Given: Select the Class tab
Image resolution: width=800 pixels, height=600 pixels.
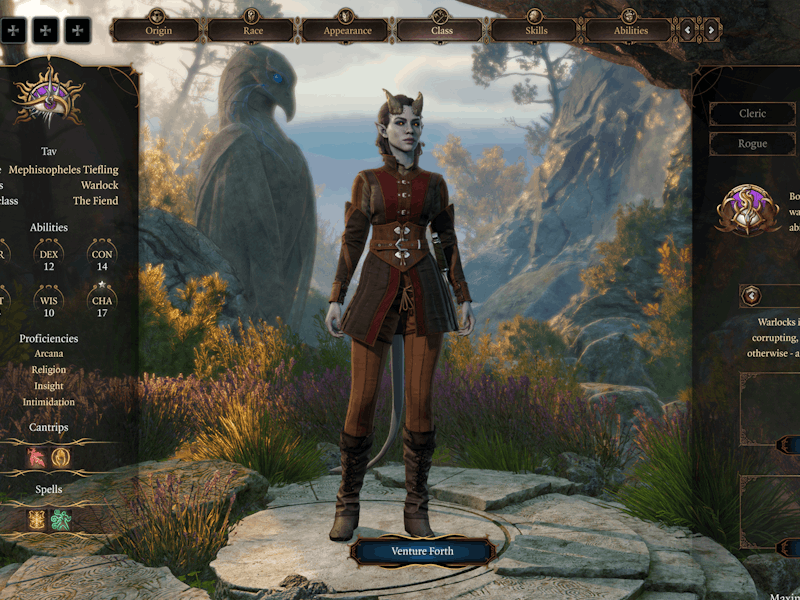Looking at the screenshot, I should [x=441, y=29].
